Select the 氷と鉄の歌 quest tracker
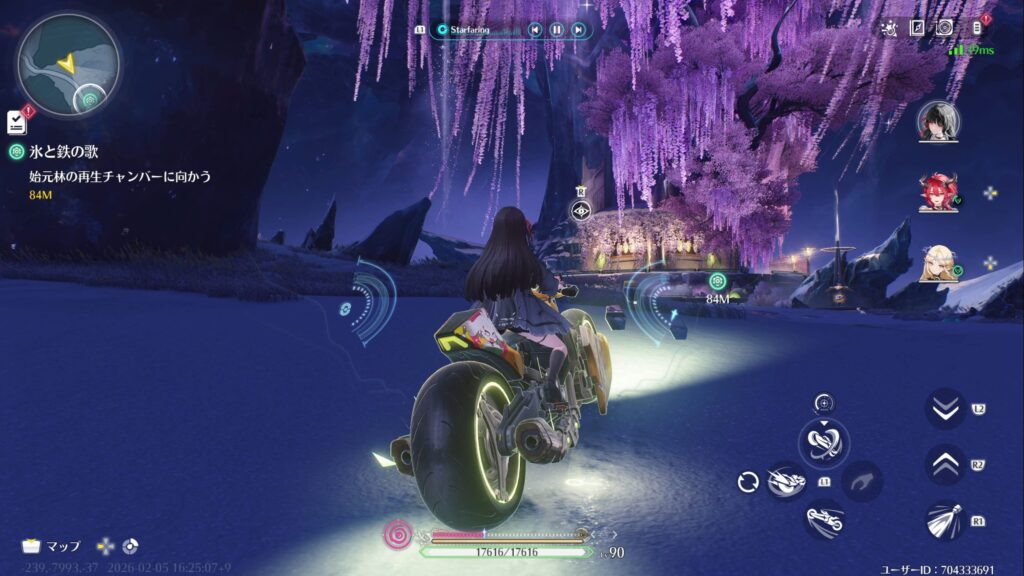Image resolution: width=1024 pixels, height=576 pixels. tap(63, 152)
